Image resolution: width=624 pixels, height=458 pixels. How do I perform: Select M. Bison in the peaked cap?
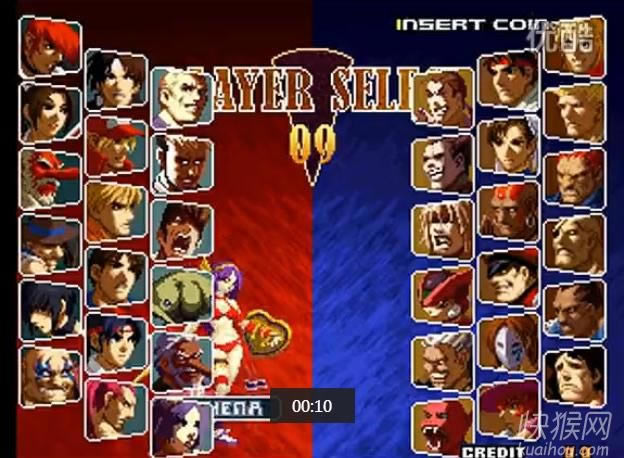pos(508,276)
